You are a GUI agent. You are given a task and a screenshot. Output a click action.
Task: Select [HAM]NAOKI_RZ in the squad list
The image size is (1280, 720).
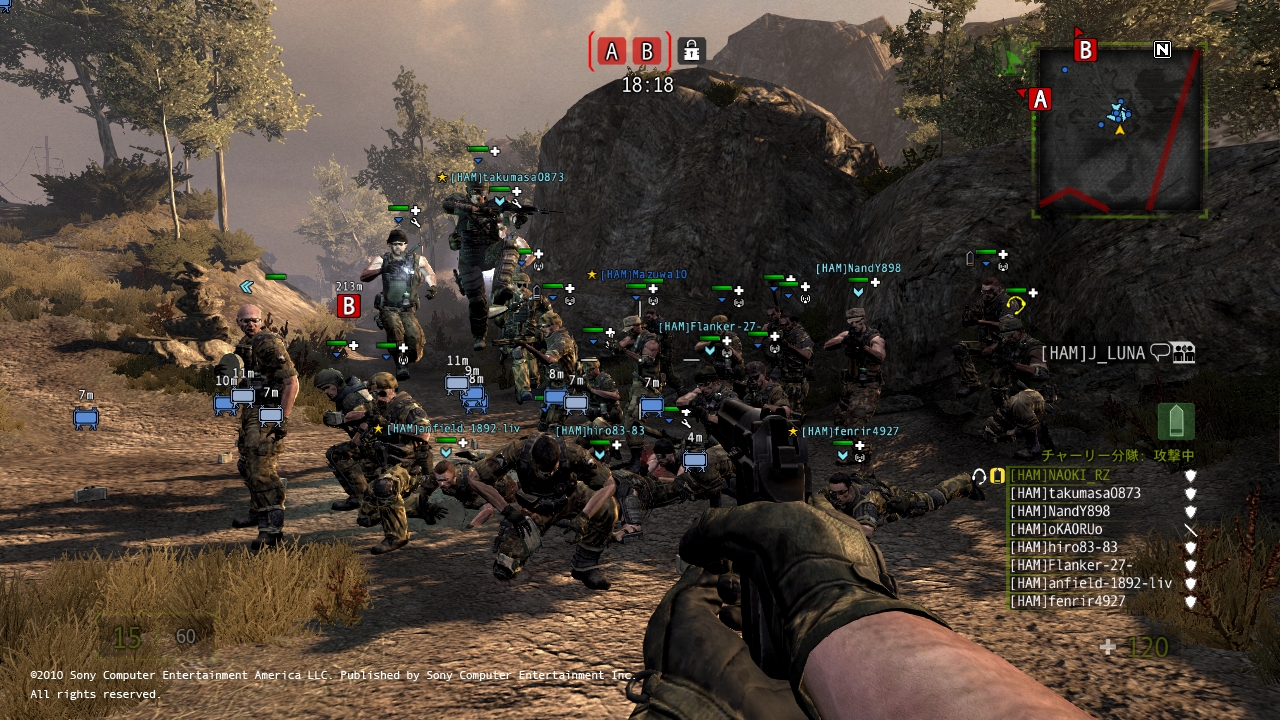pyautogui.click(x=1059, y=476)
